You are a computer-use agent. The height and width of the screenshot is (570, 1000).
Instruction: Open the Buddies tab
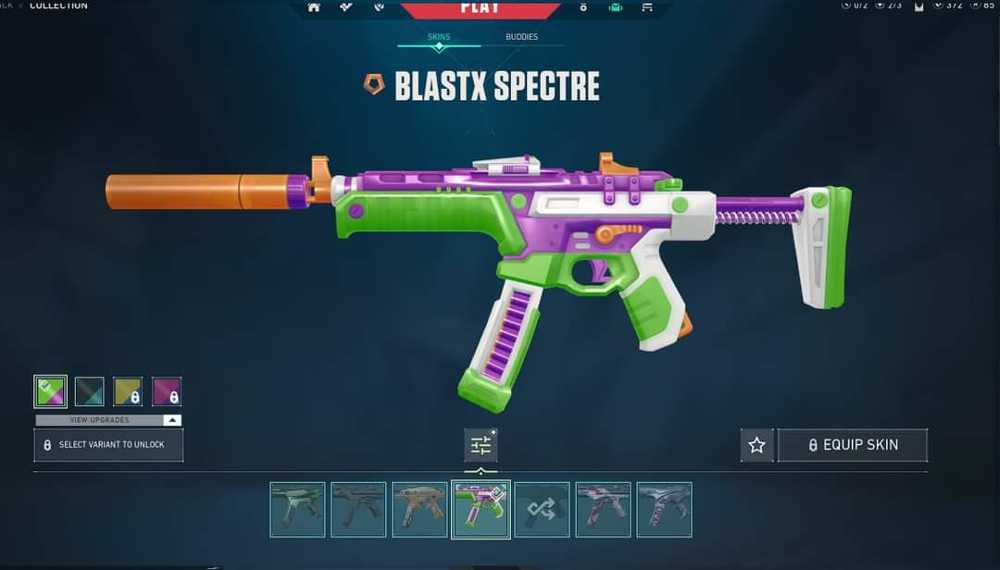[x=521, y=37]
